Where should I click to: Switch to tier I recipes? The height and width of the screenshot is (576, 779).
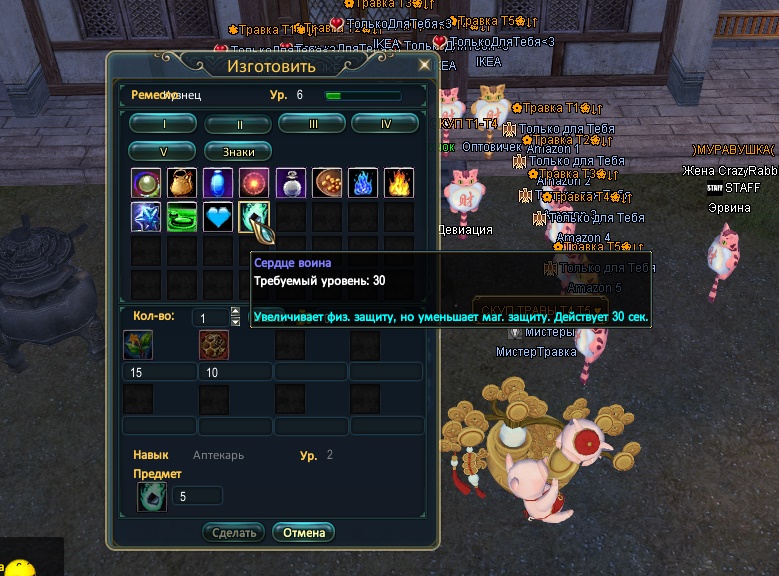(163, 124)
